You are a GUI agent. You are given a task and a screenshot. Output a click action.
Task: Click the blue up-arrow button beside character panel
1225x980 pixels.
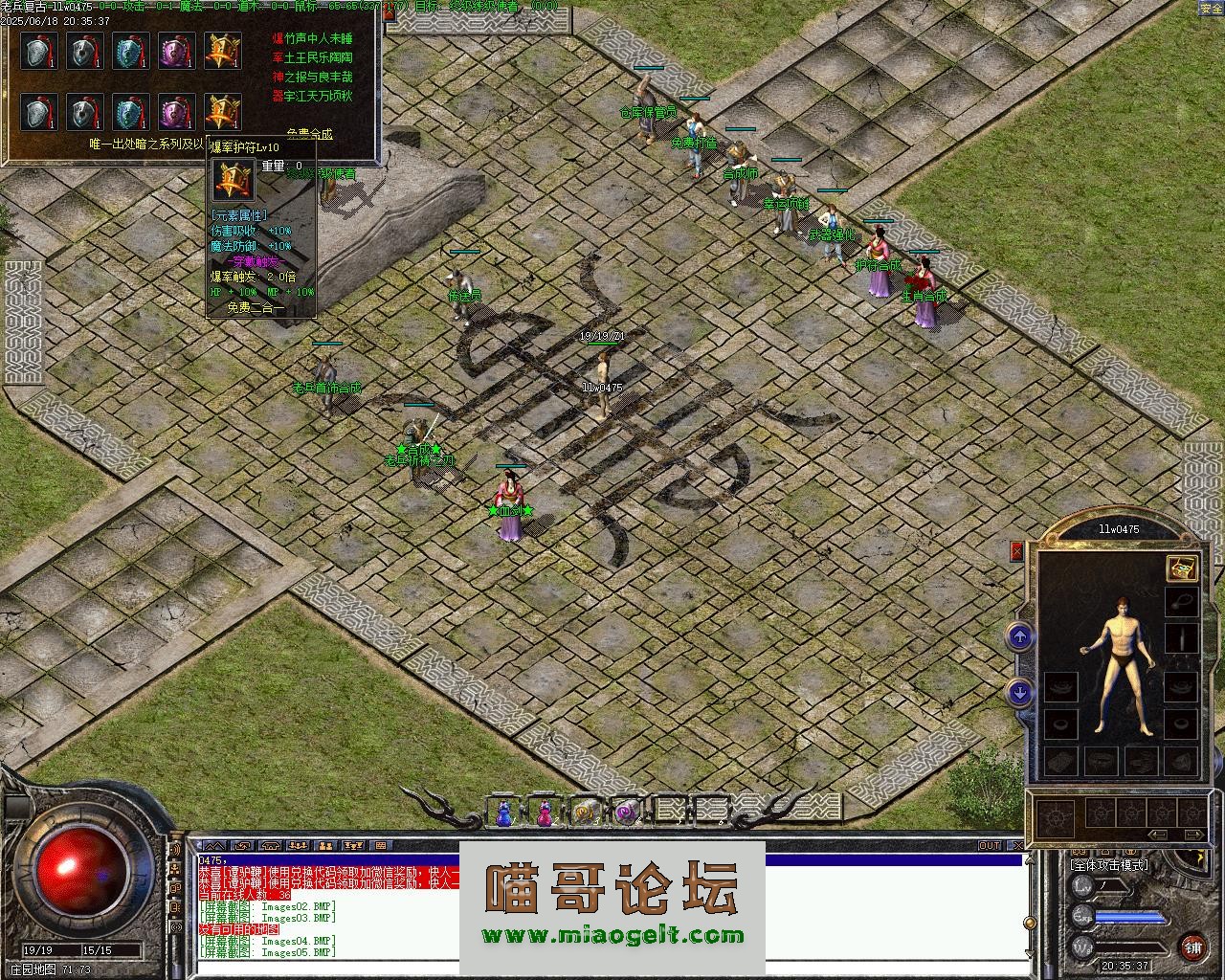(1019, 636)
